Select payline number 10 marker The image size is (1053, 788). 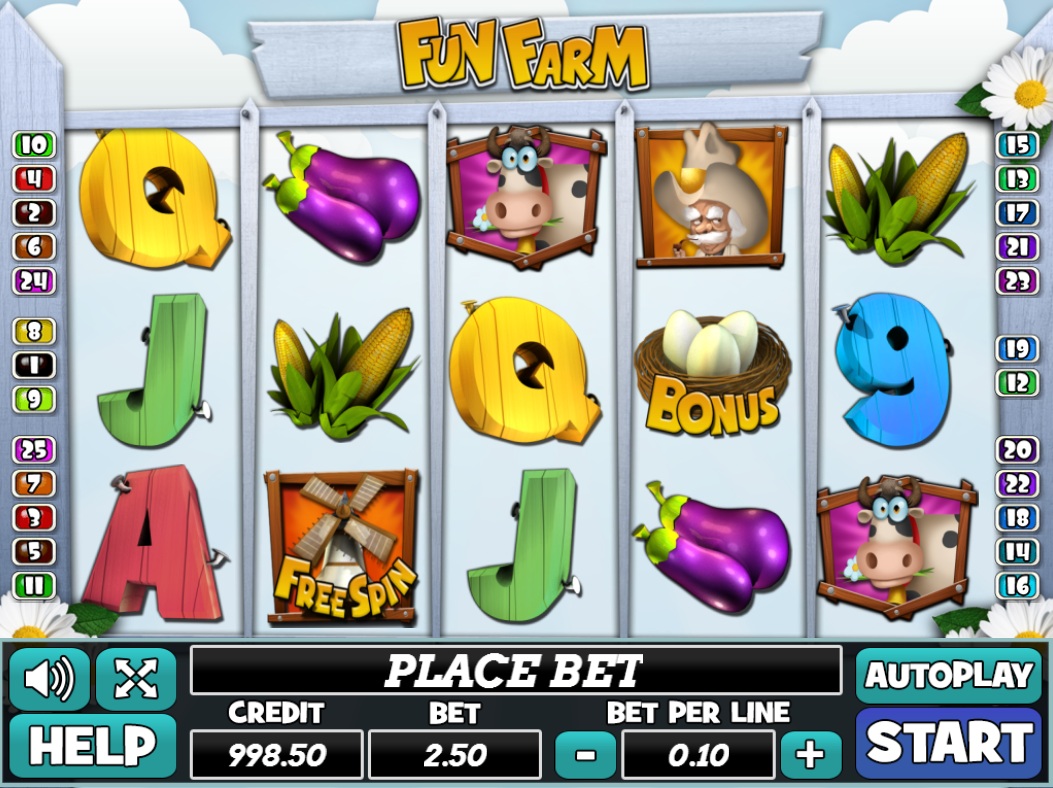[x=33, y=146]
